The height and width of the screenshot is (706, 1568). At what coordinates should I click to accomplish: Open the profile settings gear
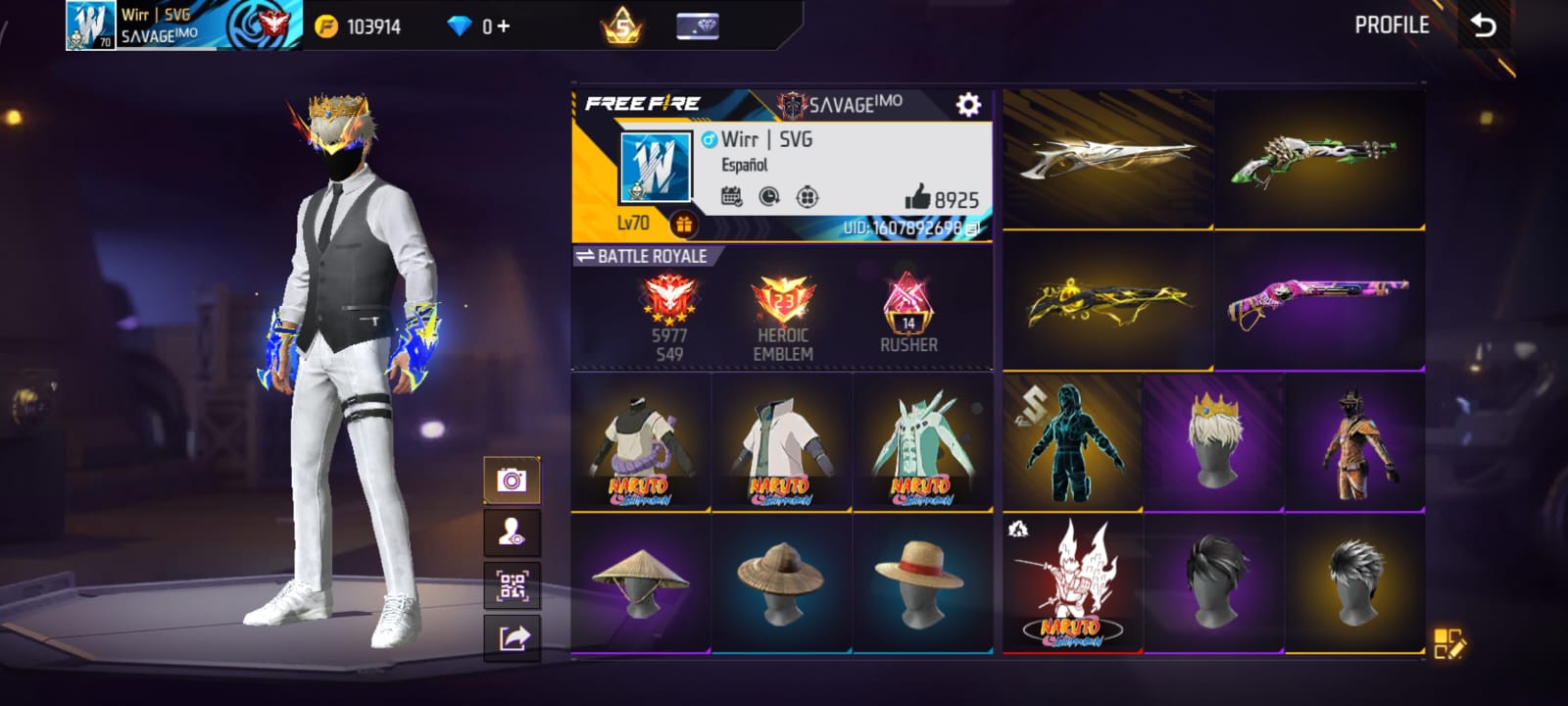click(x=968, y=105)
